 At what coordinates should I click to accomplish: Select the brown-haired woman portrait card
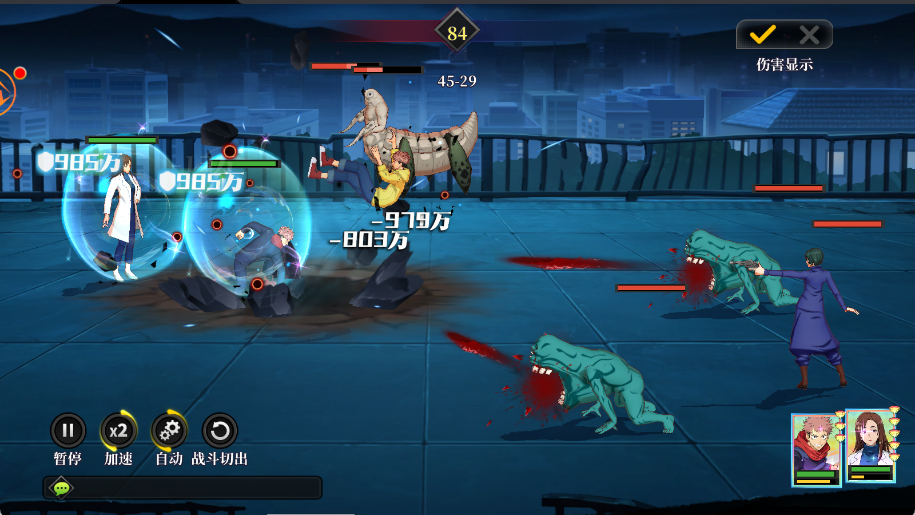[870, 446]
